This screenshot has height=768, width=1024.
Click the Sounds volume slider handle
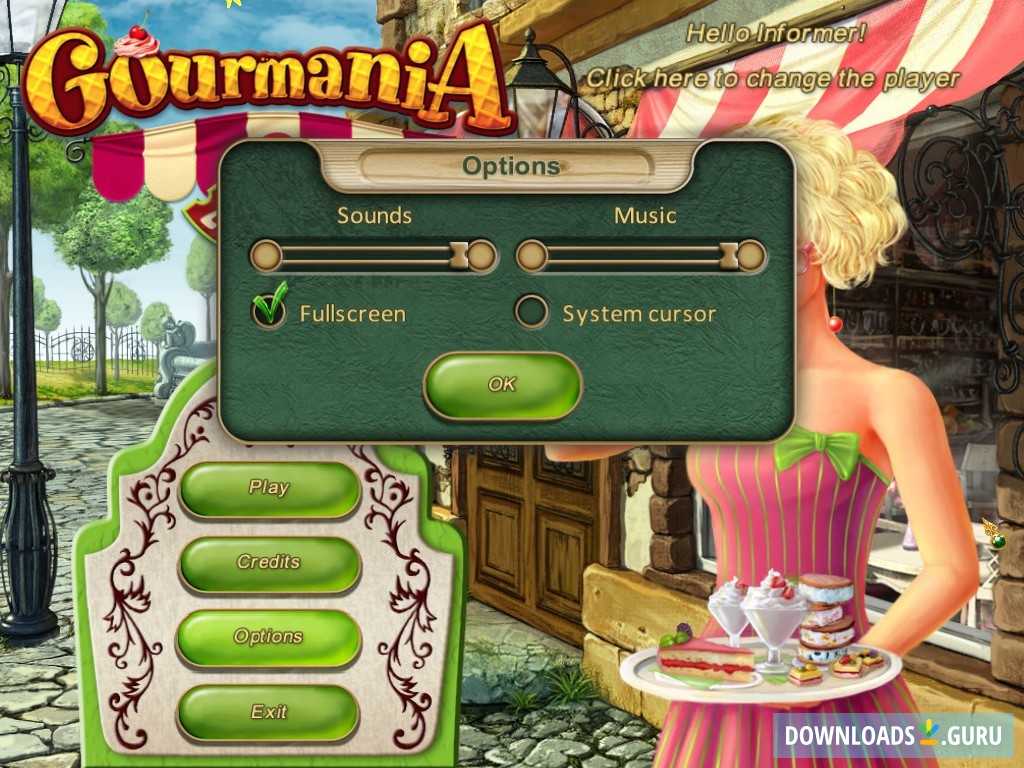point(460,256)
